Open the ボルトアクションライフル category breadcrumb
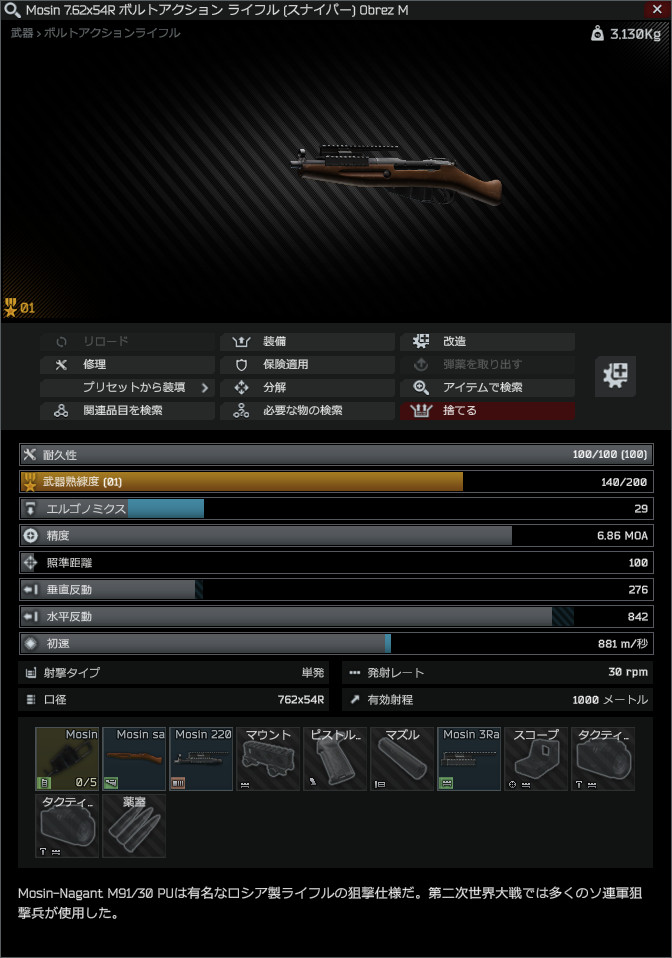 pos(126,33)
